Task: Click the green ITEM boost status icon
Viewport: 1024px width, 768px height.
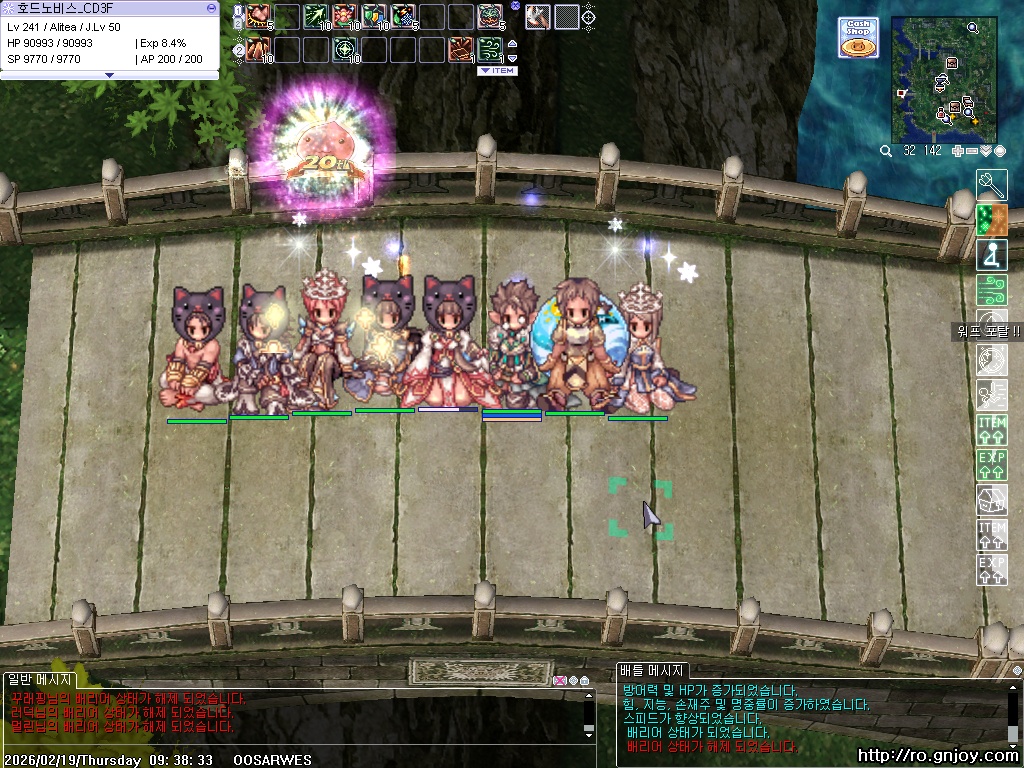Action: coord(991,430)
